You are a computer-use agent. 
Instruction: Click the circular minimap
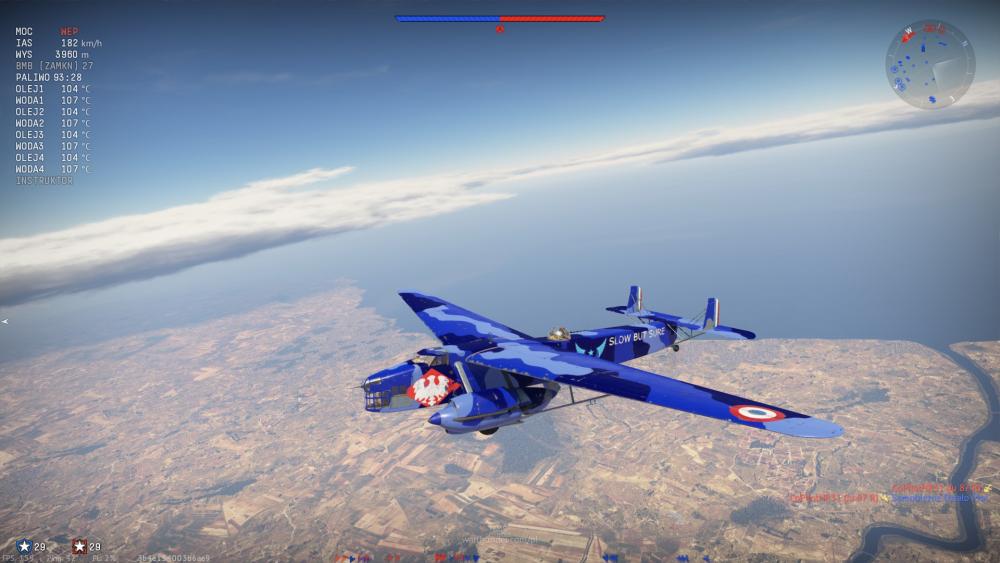929,64
